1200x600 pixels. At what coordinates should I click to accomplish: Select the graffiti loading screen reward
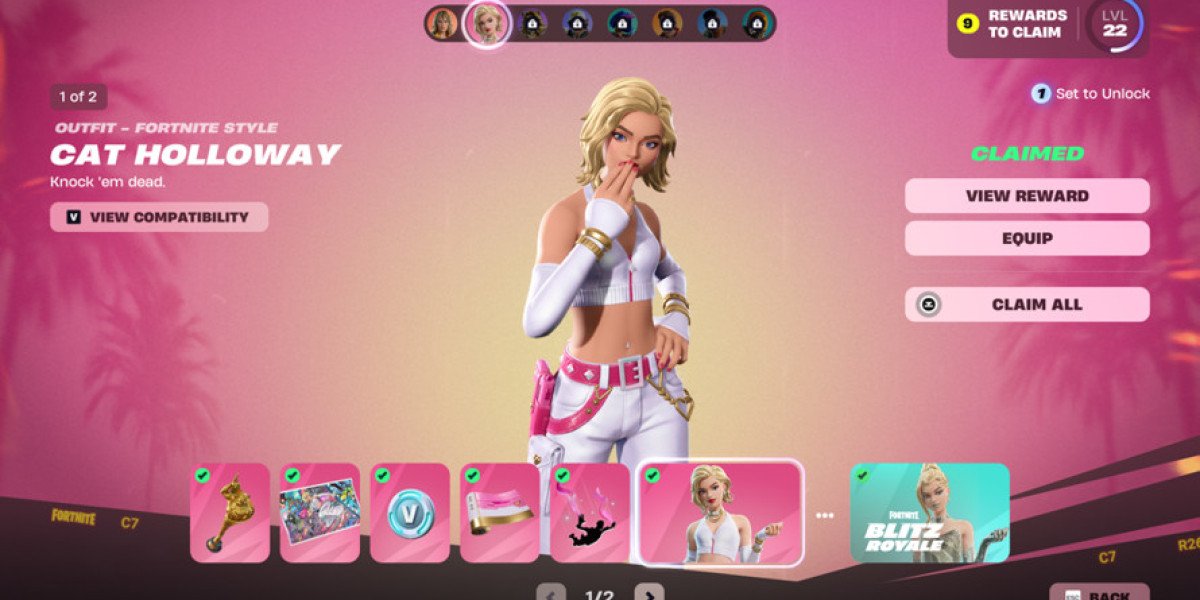click(320, 512)
